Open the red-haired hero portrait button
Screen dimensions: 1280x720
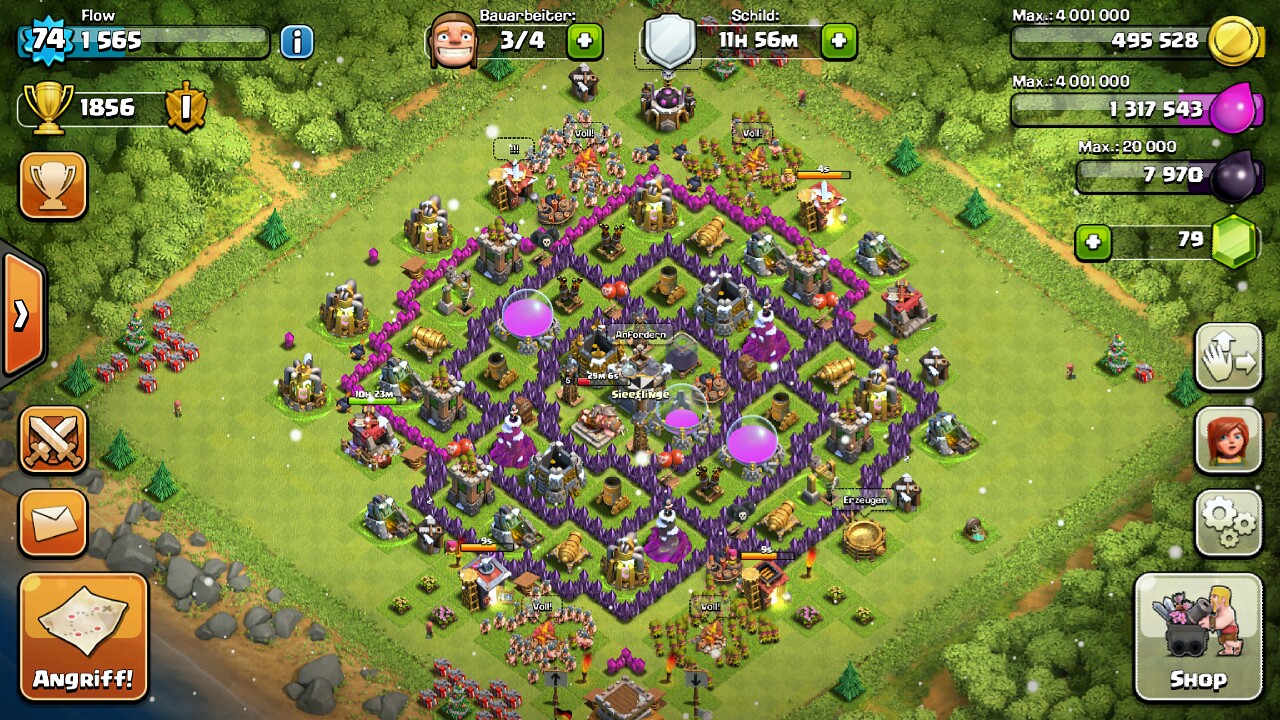point(1228,440)
